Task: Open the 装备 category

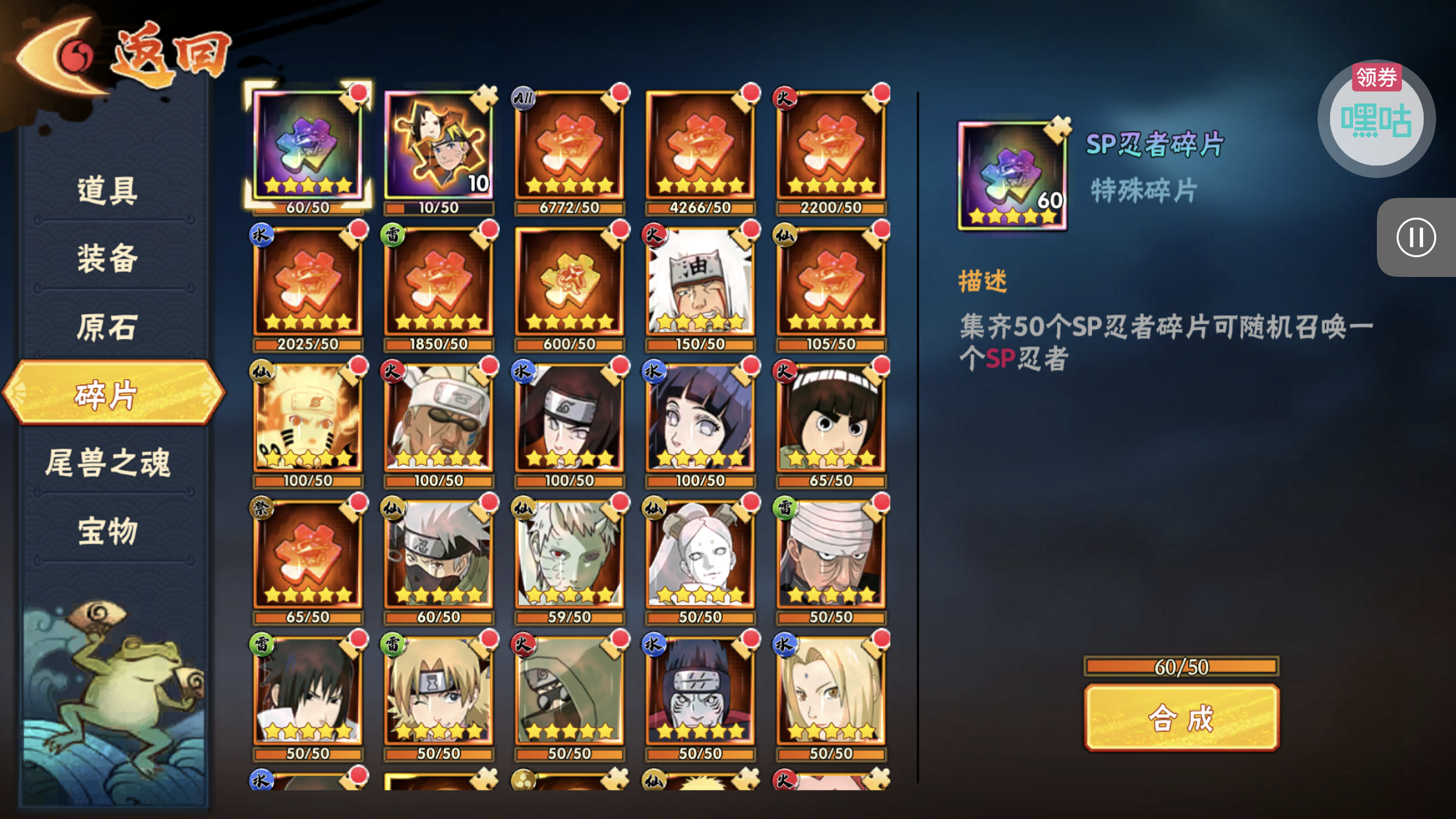Action: tap(107, 258)
